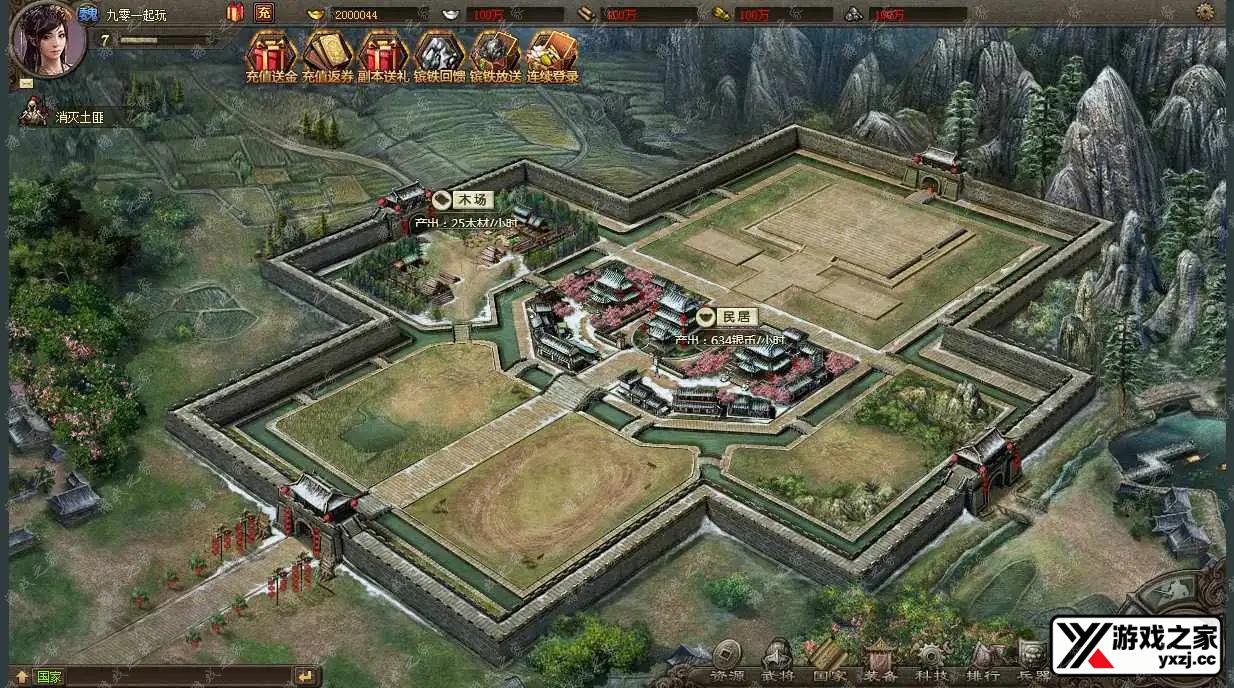Click the small gift box icon beside 充
The height and width of the screenshot is (688, 1234).
click(236, 13)
